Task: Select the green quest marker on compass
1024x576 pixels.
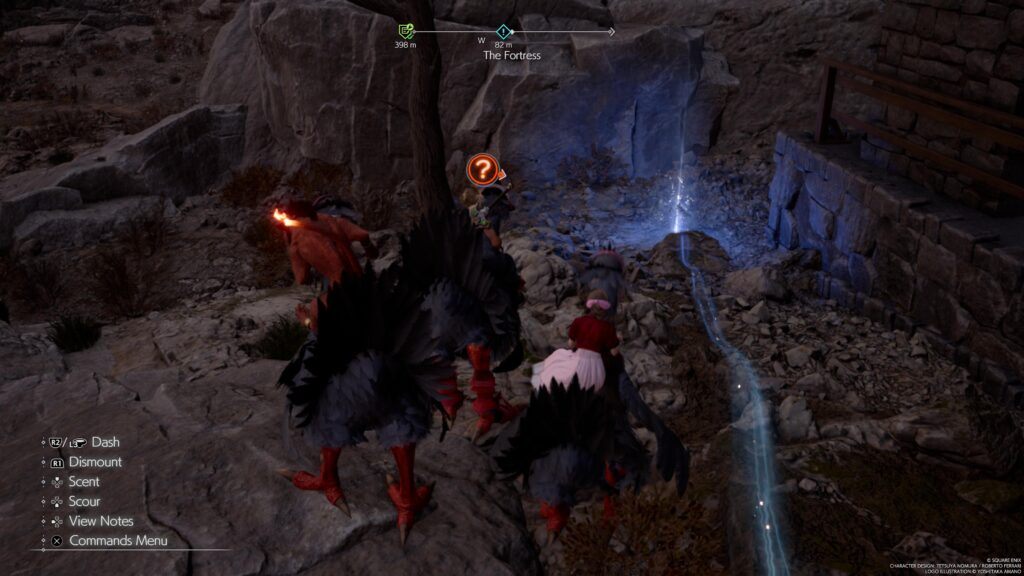Action: coord(406,32)
